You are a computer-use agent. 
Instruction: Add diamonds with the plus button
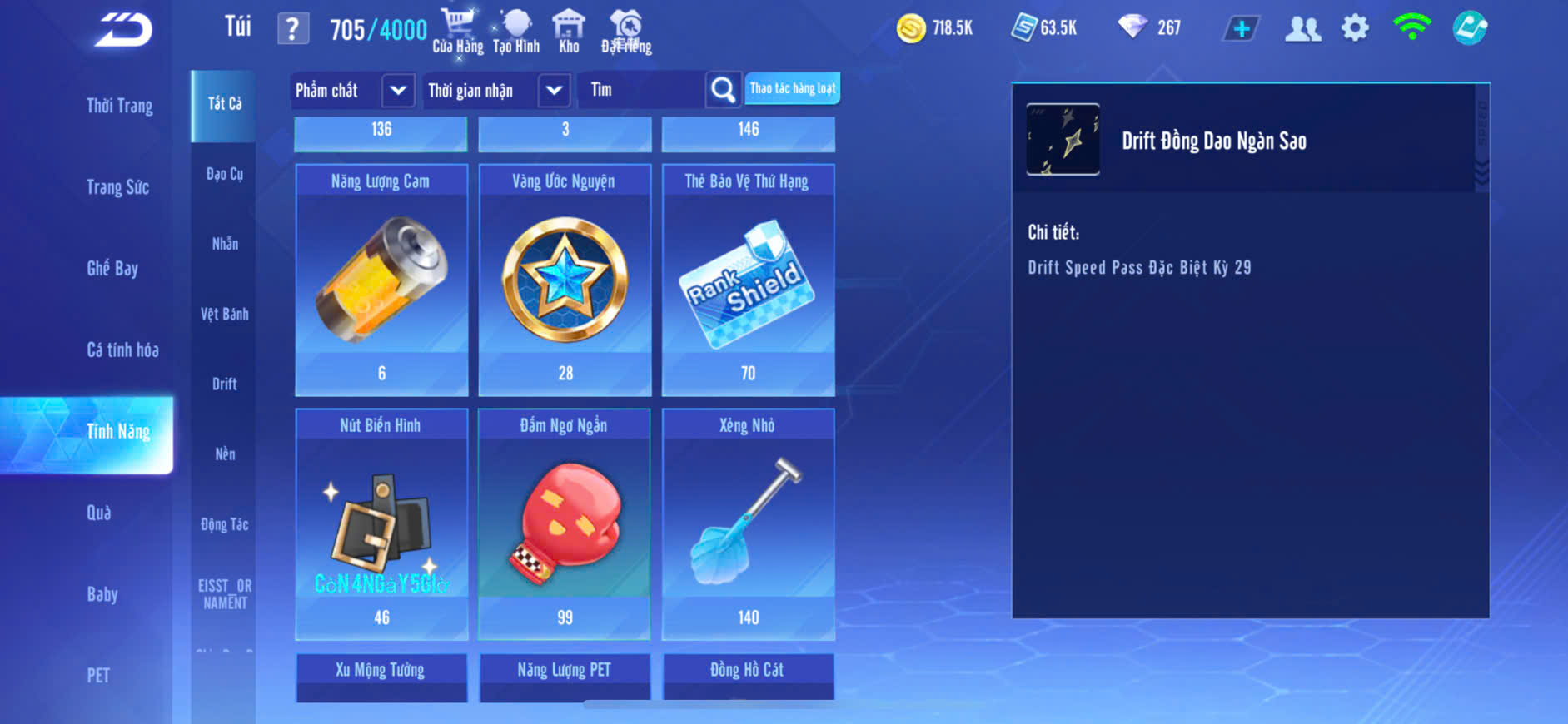point(1241,29)
